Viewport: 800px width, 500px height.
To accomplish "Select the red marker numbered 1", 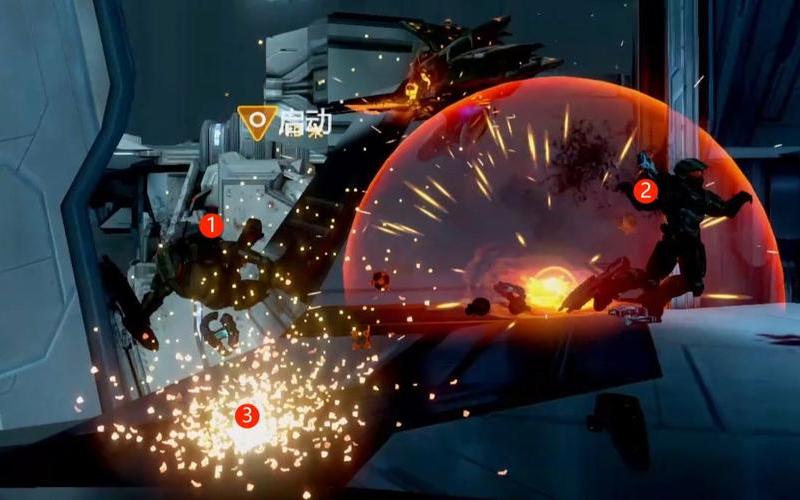I will [210, 225].
